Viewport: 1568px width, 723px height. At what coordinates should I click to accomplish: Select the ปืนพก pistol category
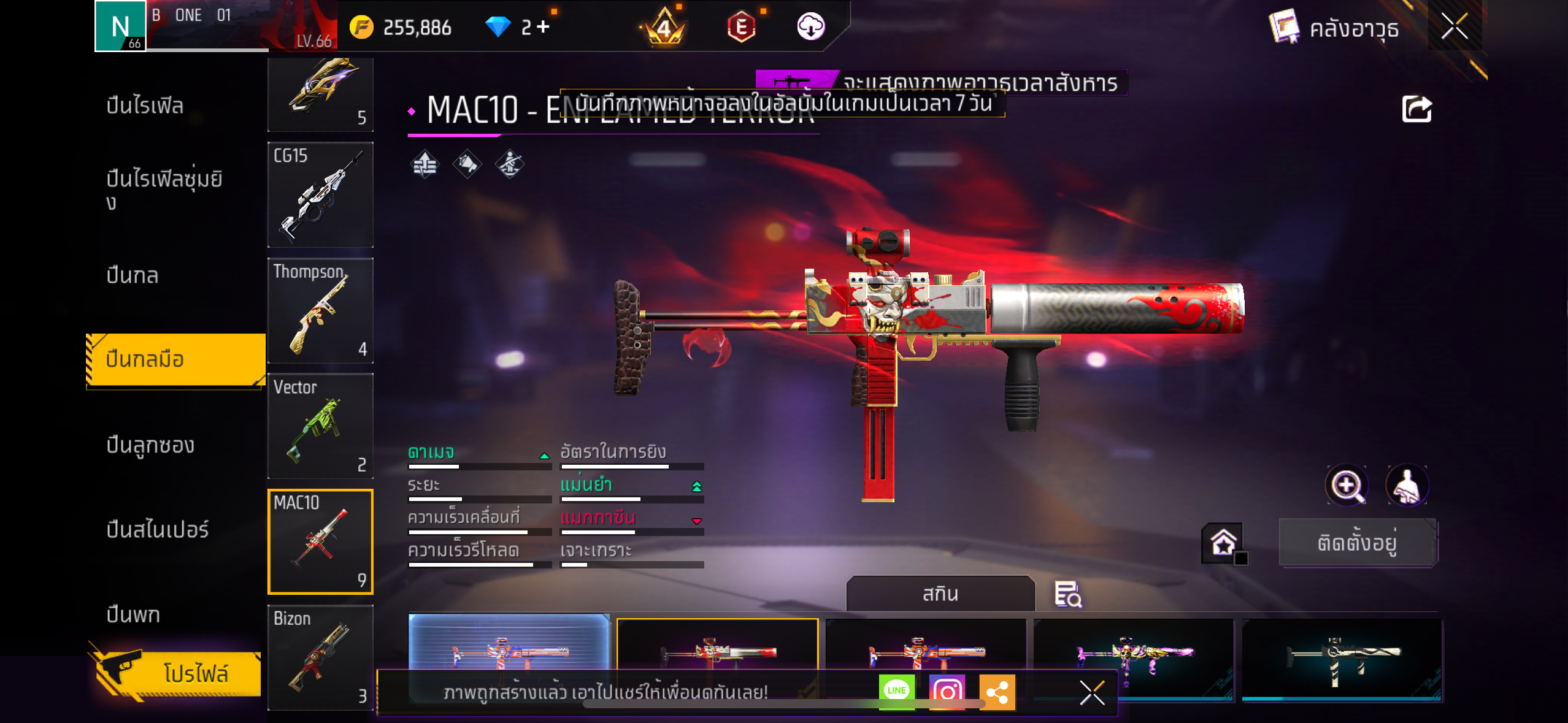pyautogui.click(x=133, y=614)
